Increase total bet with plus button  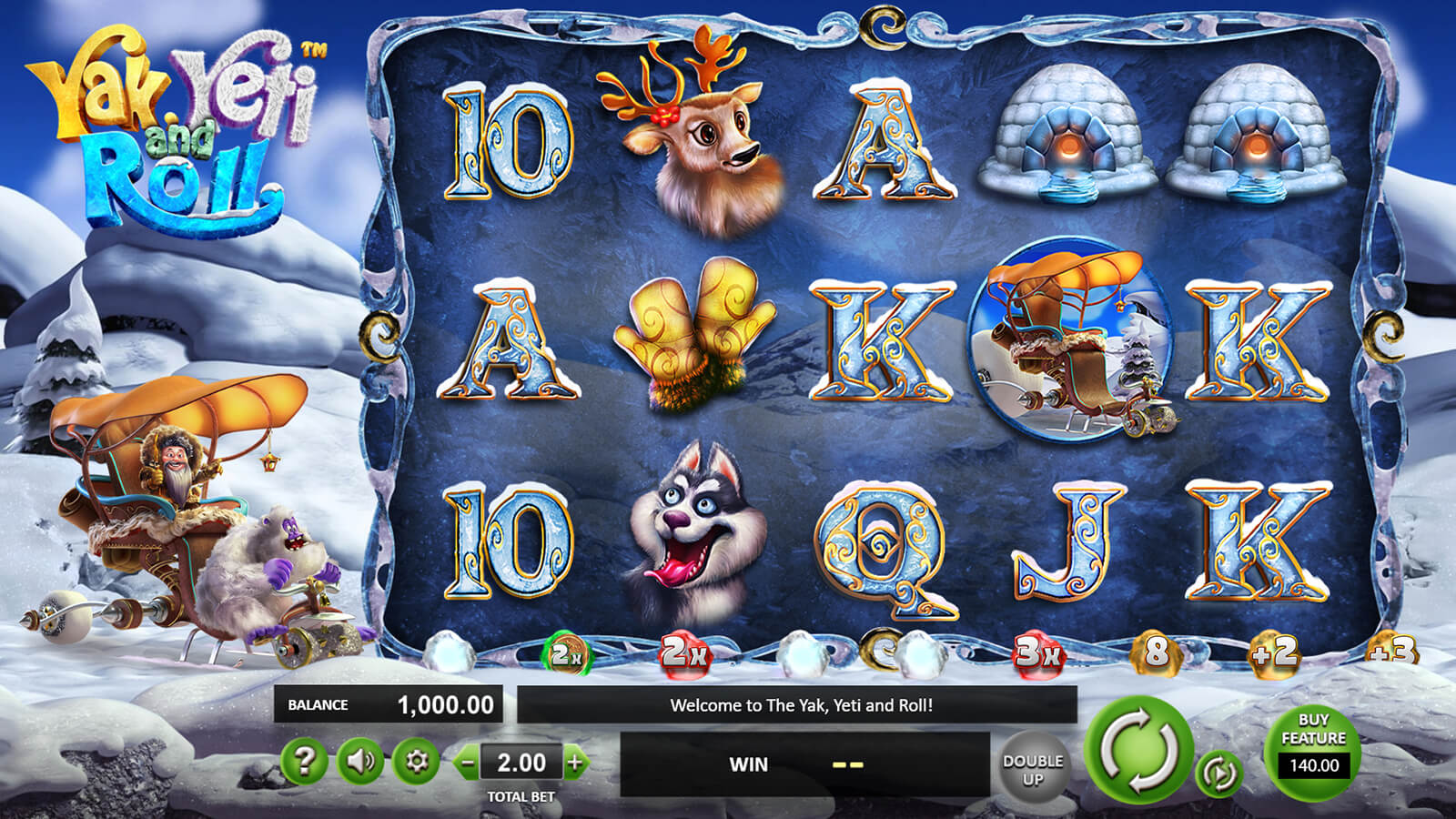pos(575,763)
